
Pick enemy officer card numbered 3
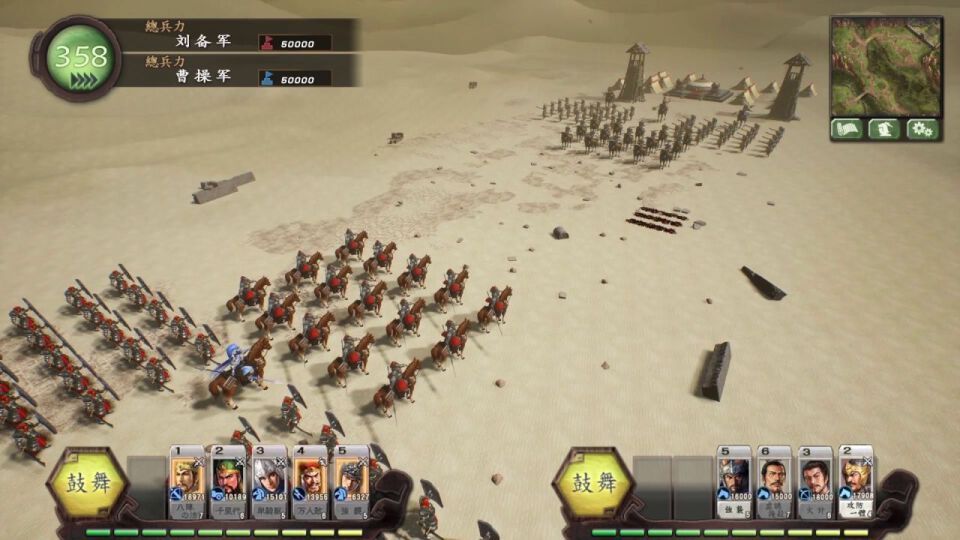click(815, 484)
